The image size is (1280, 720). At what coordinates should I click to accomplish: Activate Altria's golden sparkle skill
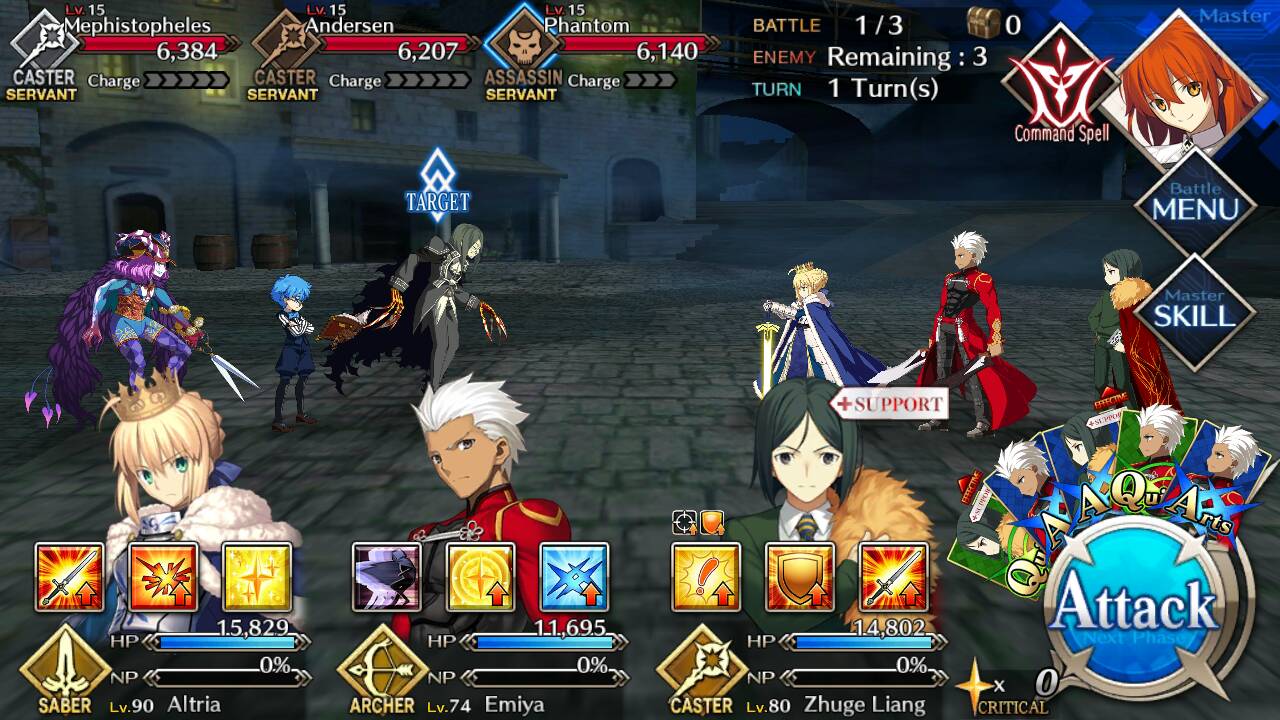coord(256,577)
